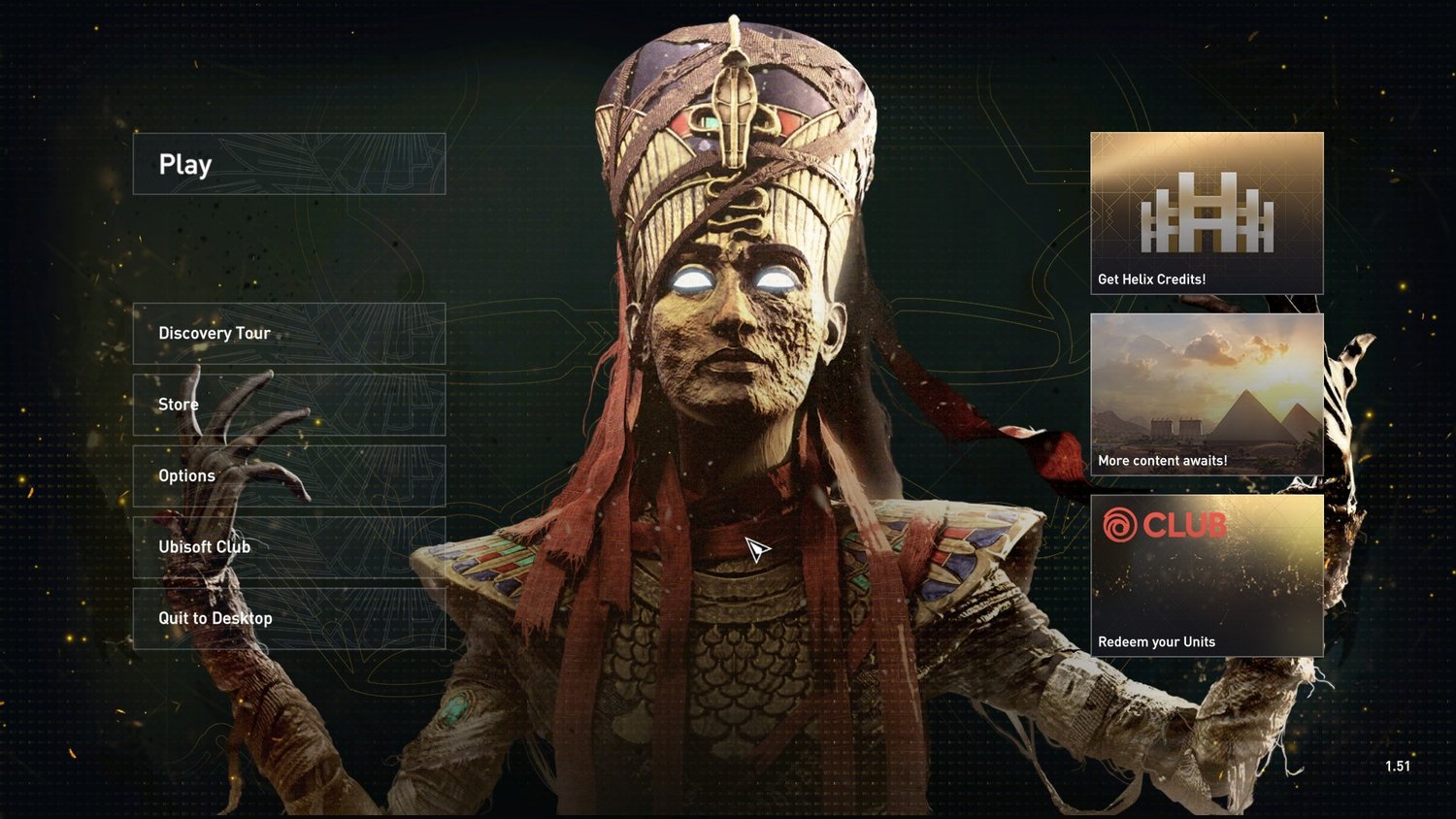
Task: Click the Get Helix Credits tile
Action: click(x=1207, y=213)
